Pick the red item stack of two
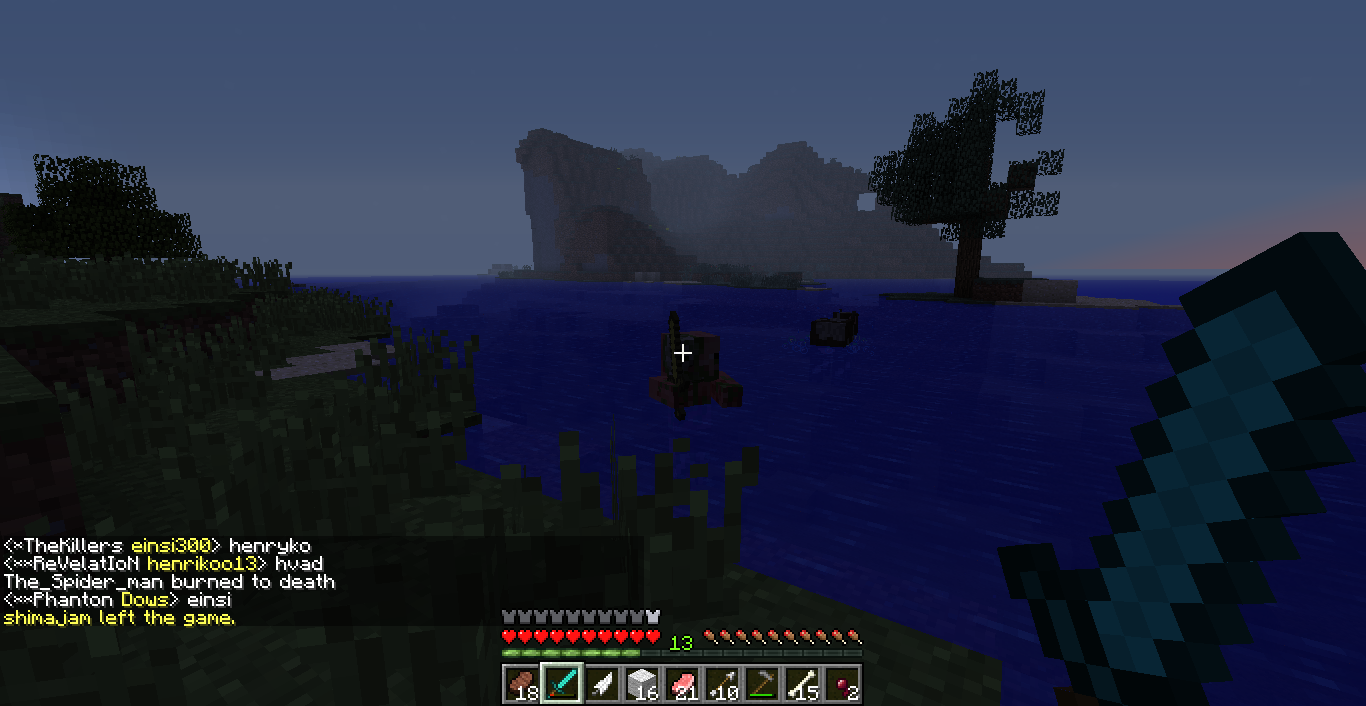Viewport: 1366px width, 706px height. (x=841, y=685)
